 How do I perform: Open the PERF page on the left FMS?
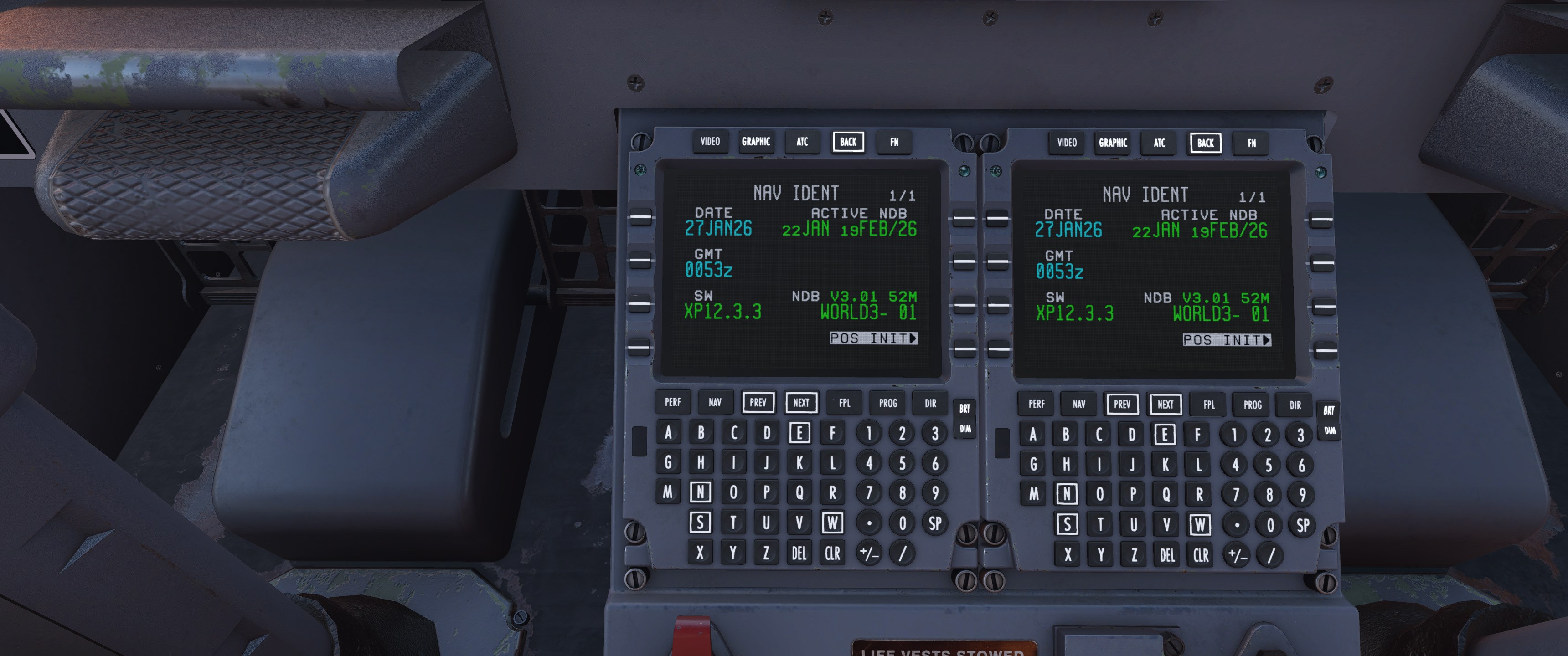[x=673, y=402]
